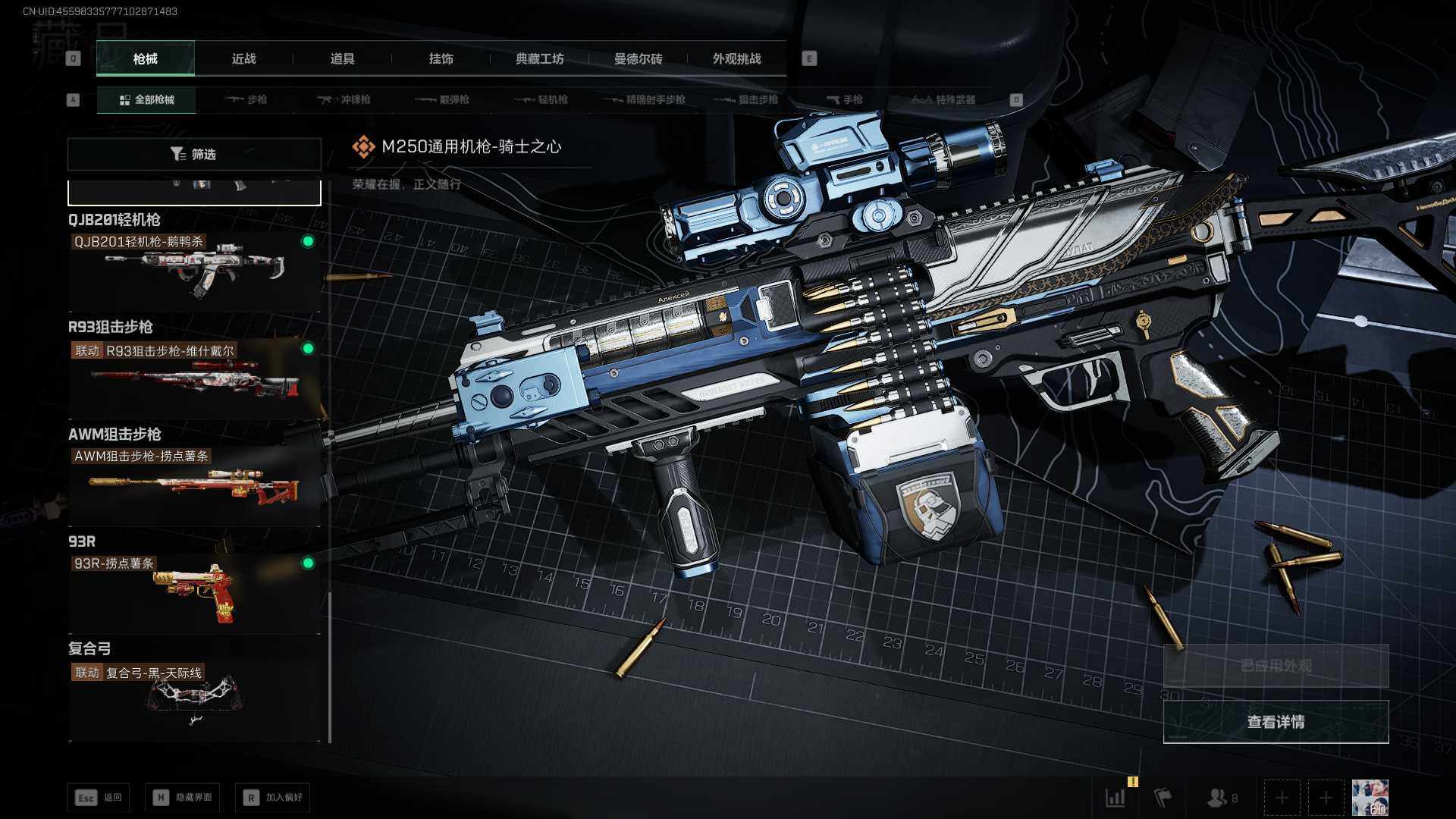Image resolution: width=1456 pixels, height=819 pixels.
Task: Open the 道具 items tab
Action: [342, 58]
